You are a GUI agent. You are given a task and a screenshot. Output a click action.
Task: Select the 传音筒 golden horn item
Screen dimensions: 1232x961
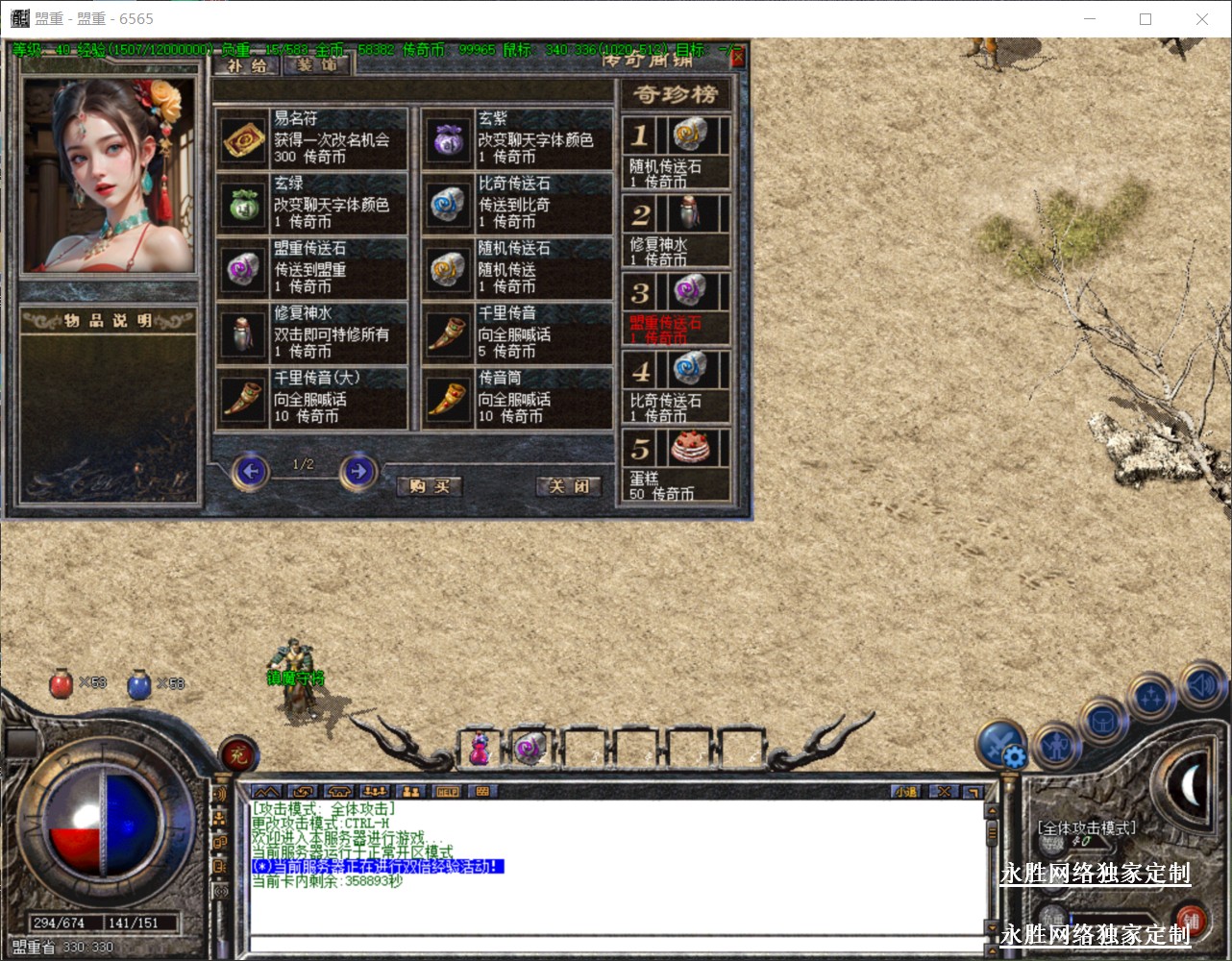point(446,399)
